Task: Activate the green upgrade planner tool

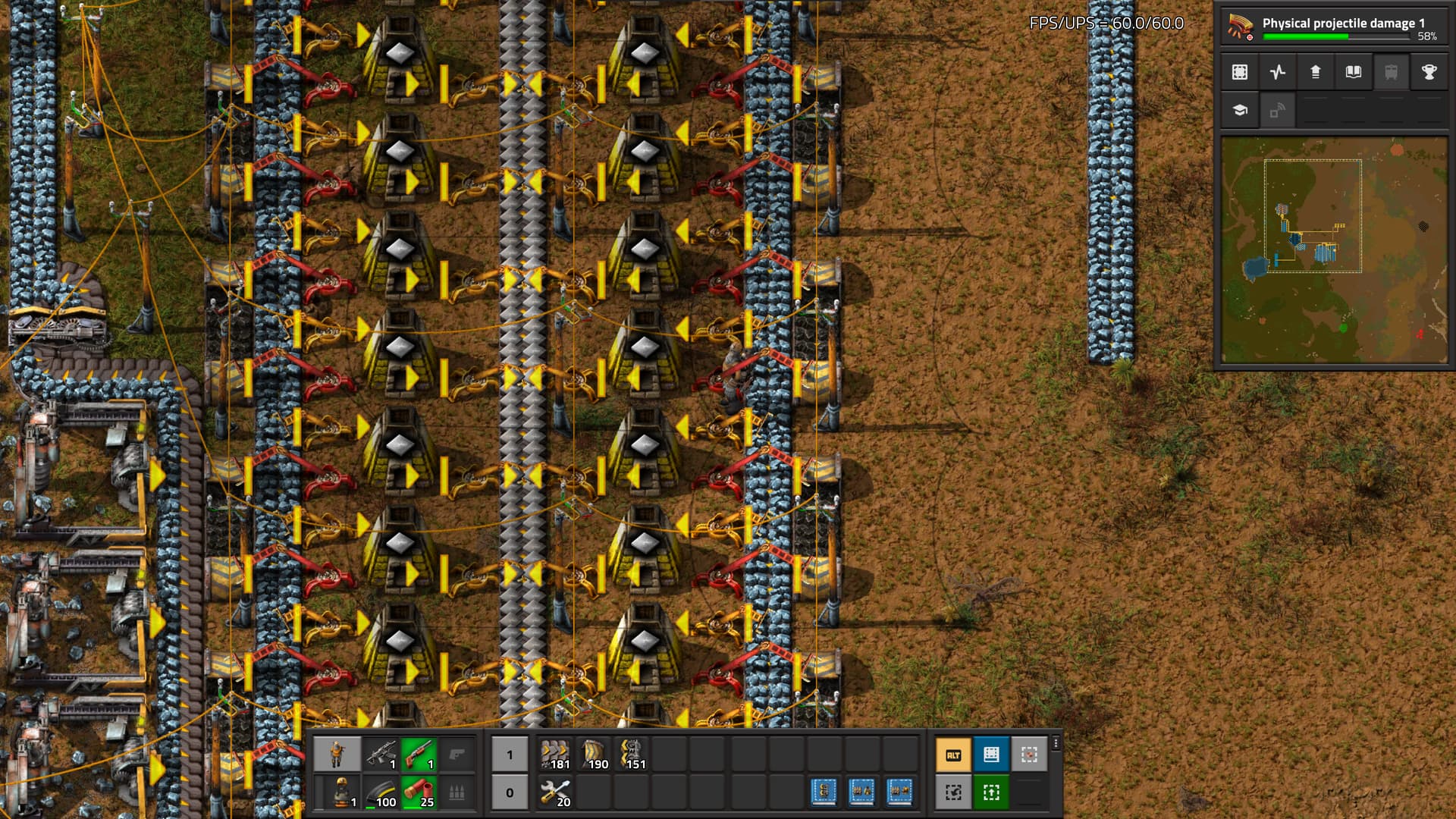Action: (991, 792)
